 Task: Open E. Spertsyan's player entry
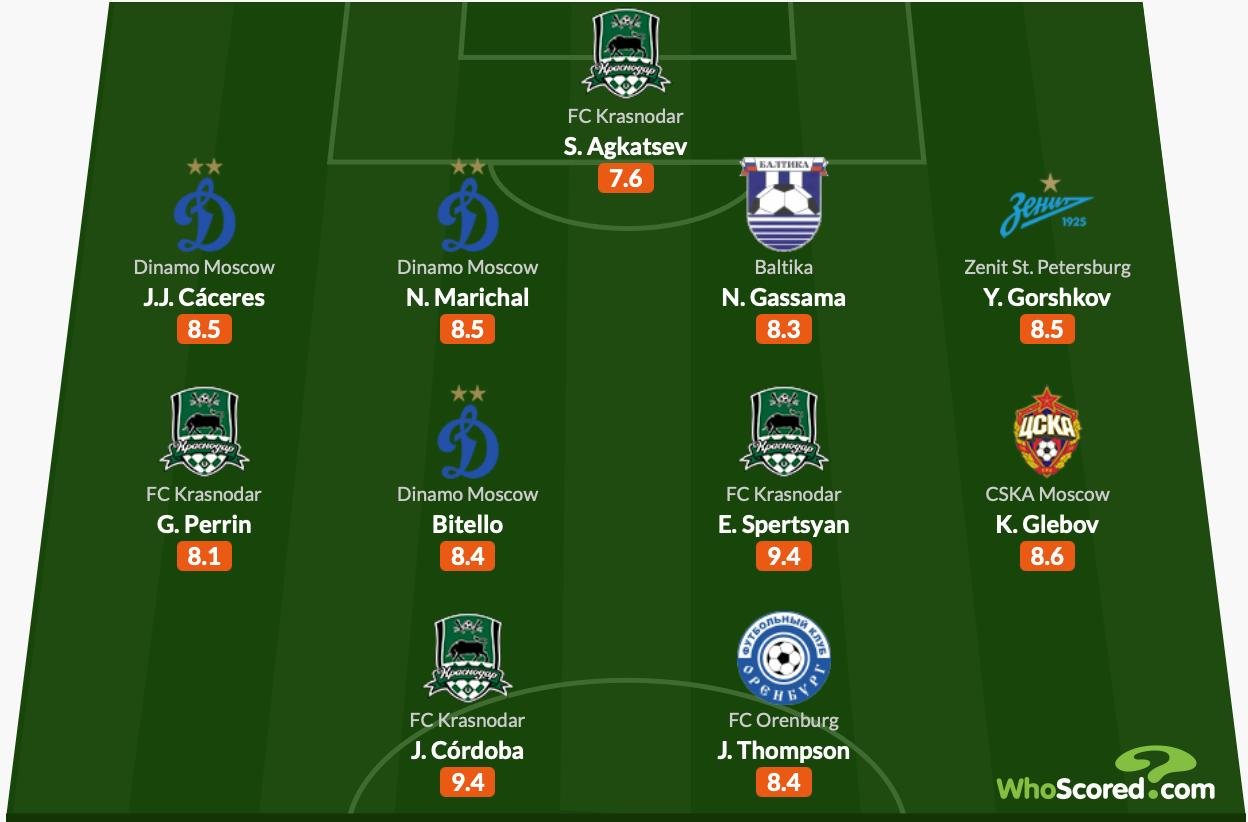click(783, 524)
